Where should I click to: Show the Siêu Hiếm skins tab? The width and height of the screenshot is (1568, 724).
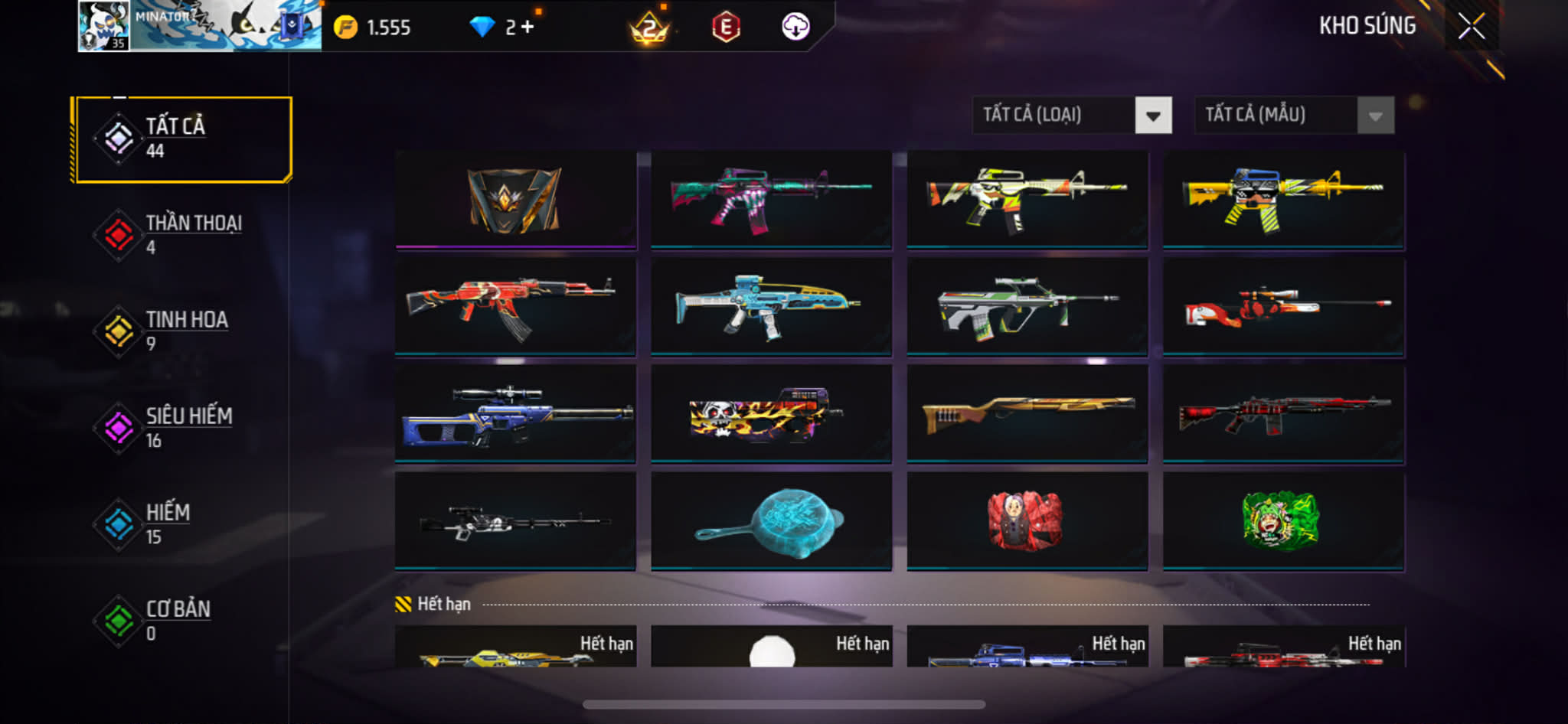pos(183,428)
